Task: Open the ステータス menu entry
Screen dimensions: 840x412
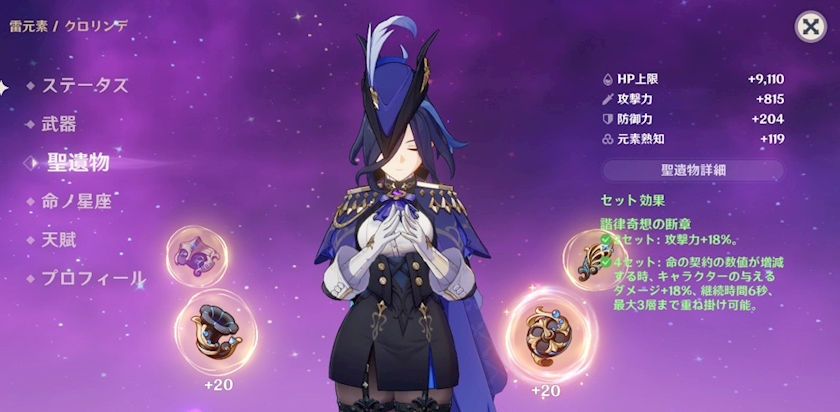Action: [x=84, y=85]
